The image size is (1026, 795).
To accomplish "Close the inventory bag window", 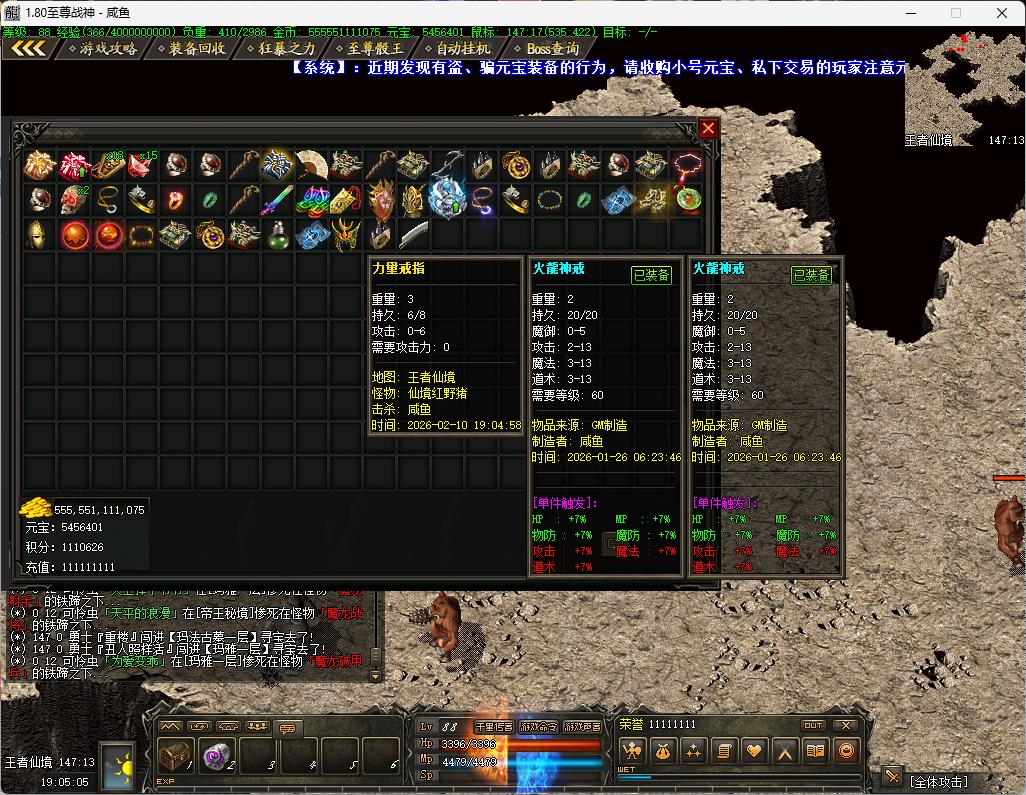I will (x=708, y=129).
